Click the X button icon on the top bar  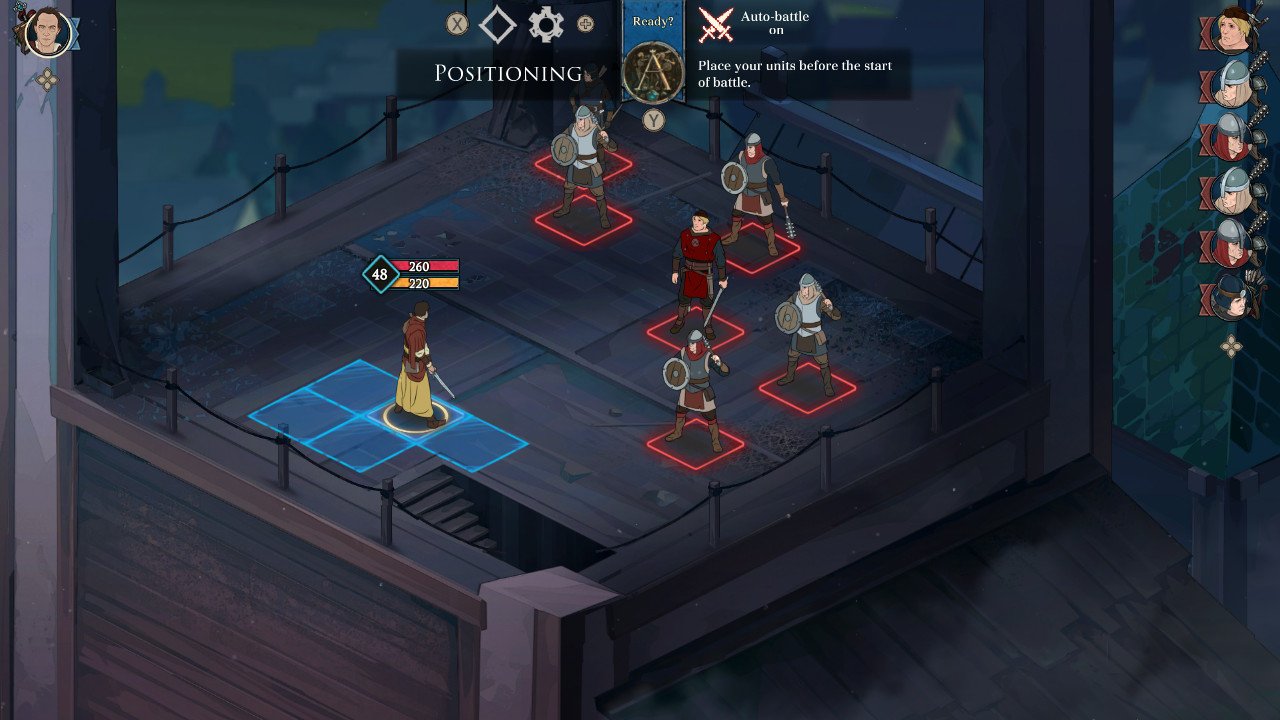pos(457,24)
